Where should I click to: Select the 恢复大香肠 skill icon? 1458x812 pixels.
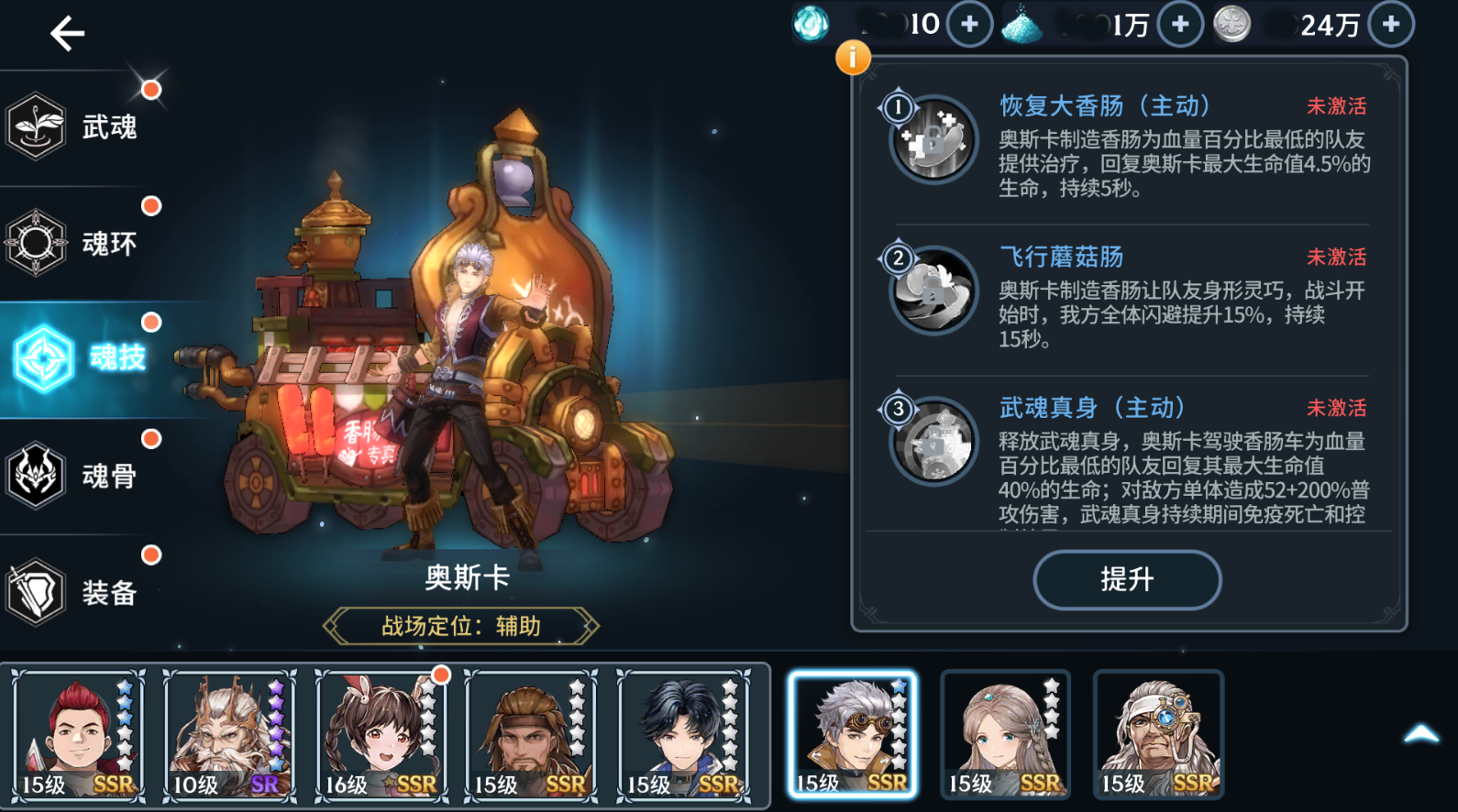click(x=933, y=140)
